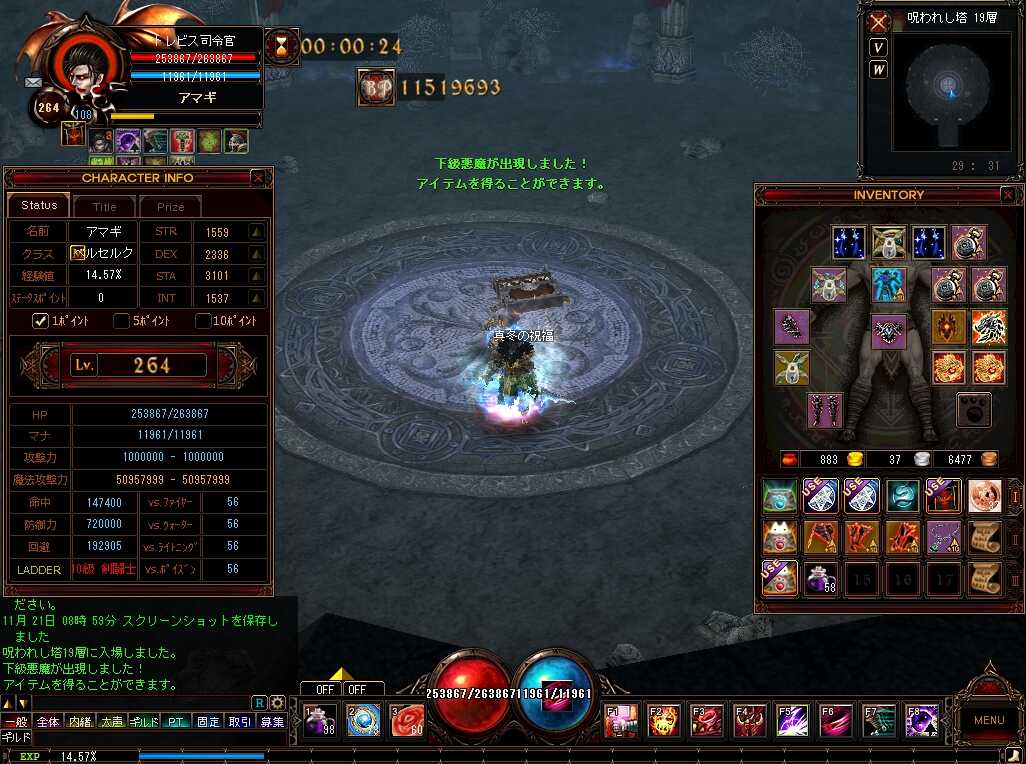Open the main MENU button

(x=988, y=719)
